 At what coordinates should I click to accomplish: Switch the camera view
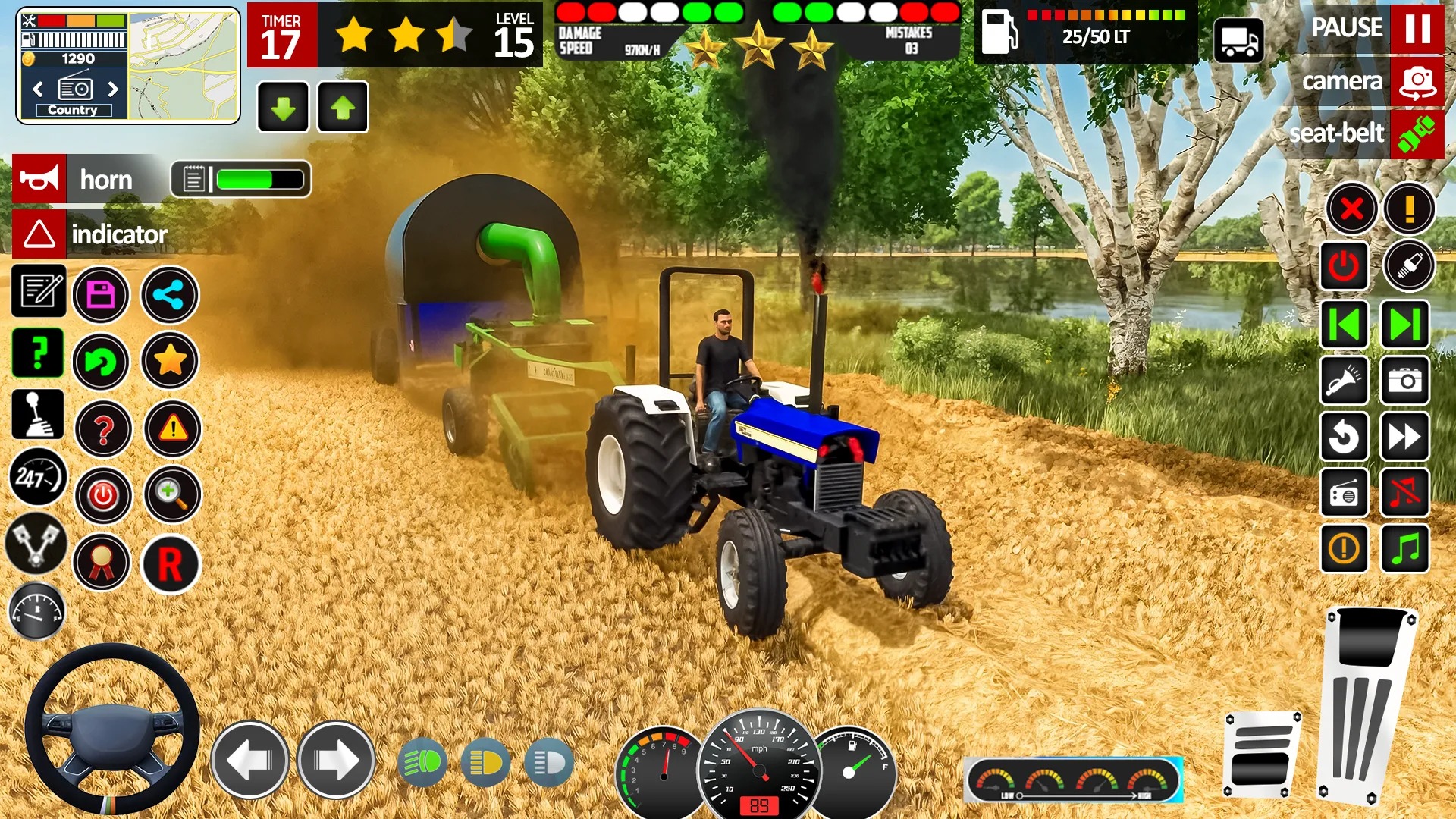tap(1417, 81)
